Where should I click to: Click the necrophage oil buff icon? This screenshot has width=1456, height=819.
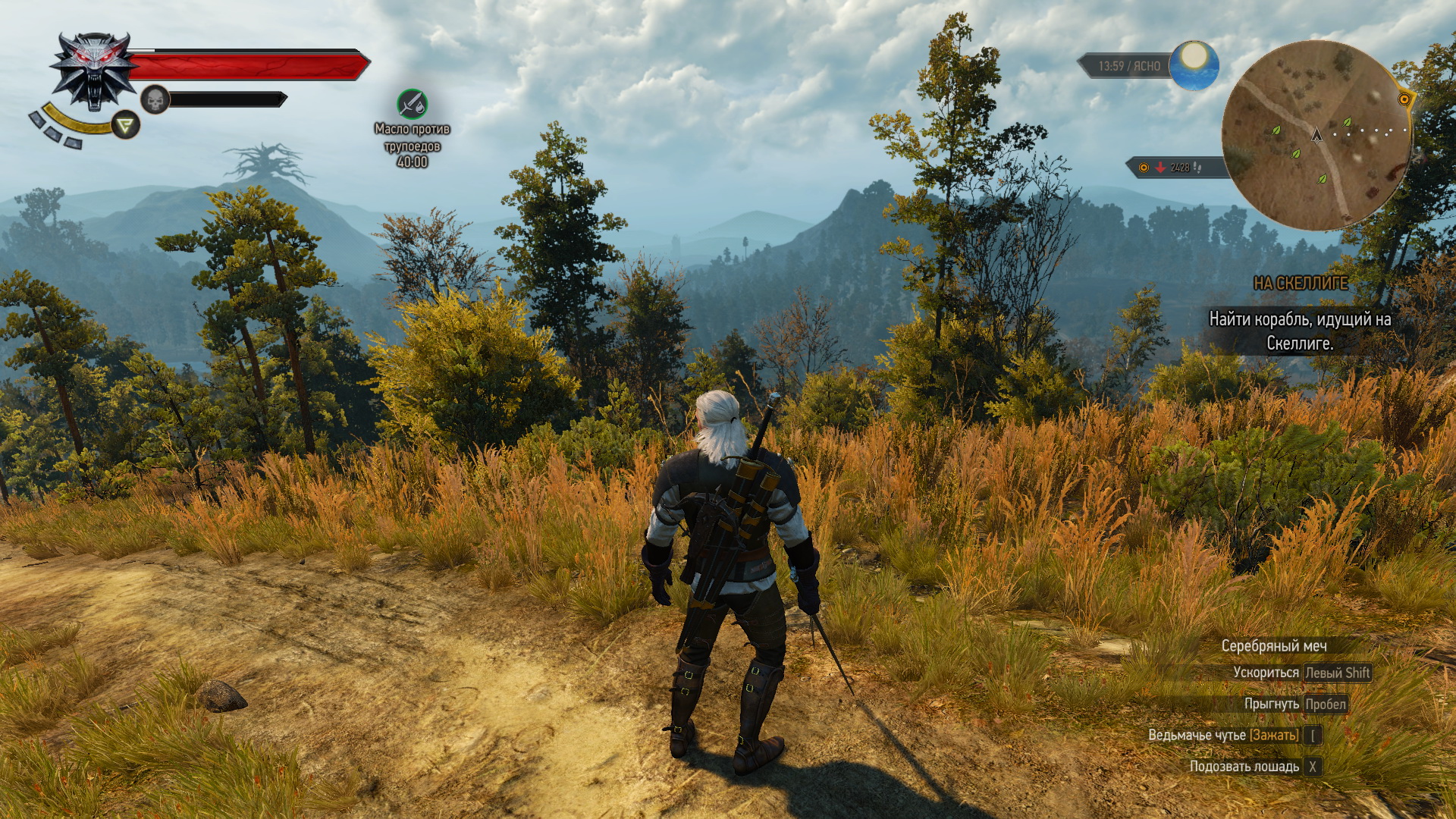412,104
